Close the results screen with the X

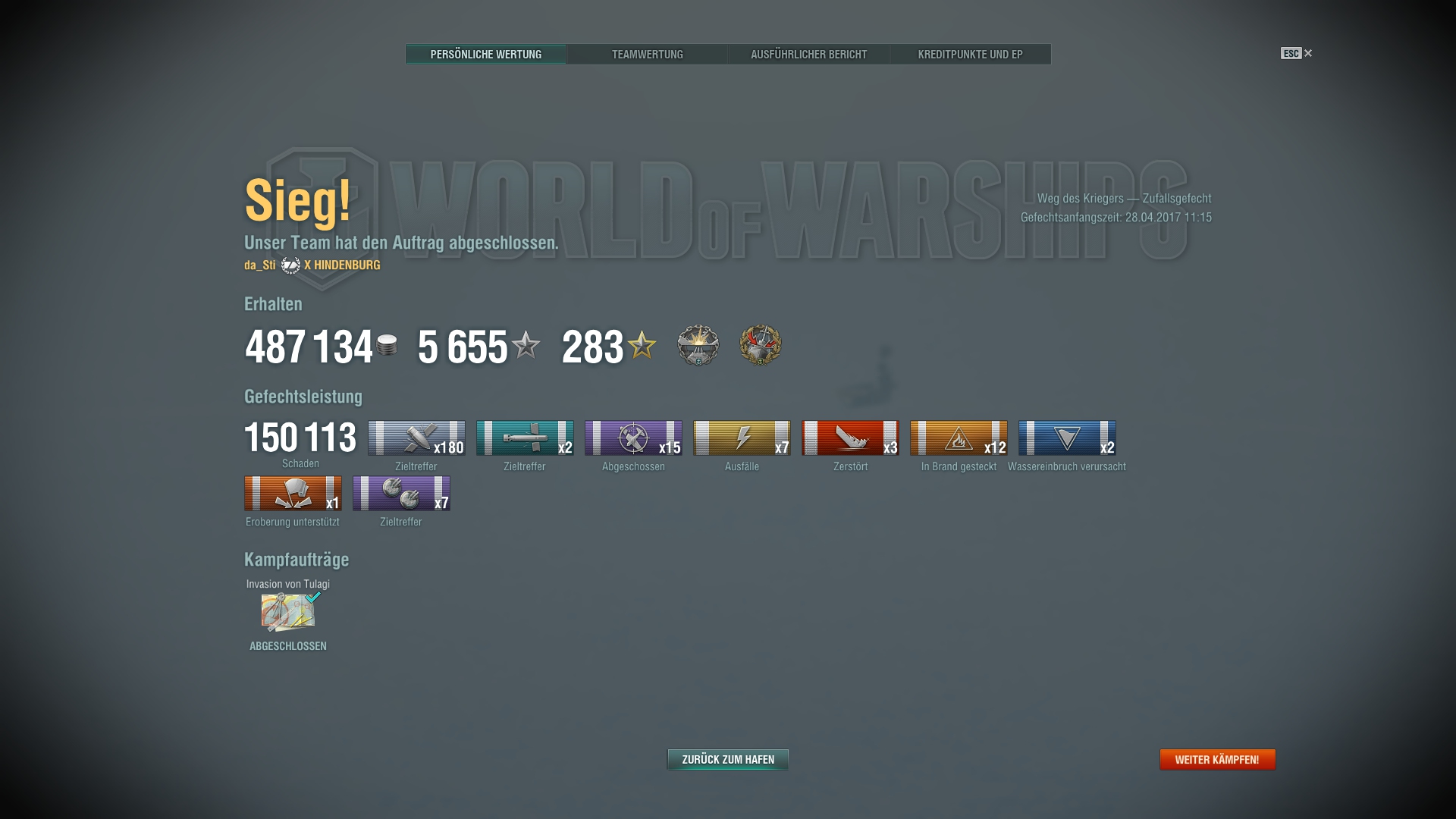click(1308, 53)
